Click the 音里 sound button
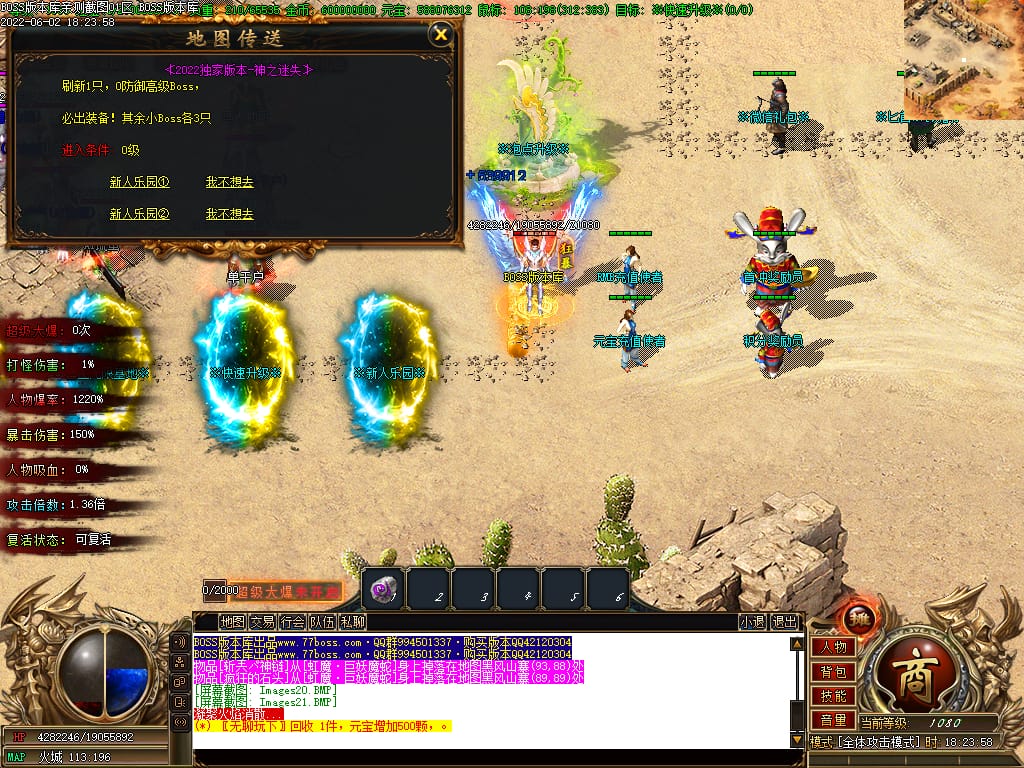Viewport: 1024px width, 768px height. pyautogui.click(x=833, y=720)
